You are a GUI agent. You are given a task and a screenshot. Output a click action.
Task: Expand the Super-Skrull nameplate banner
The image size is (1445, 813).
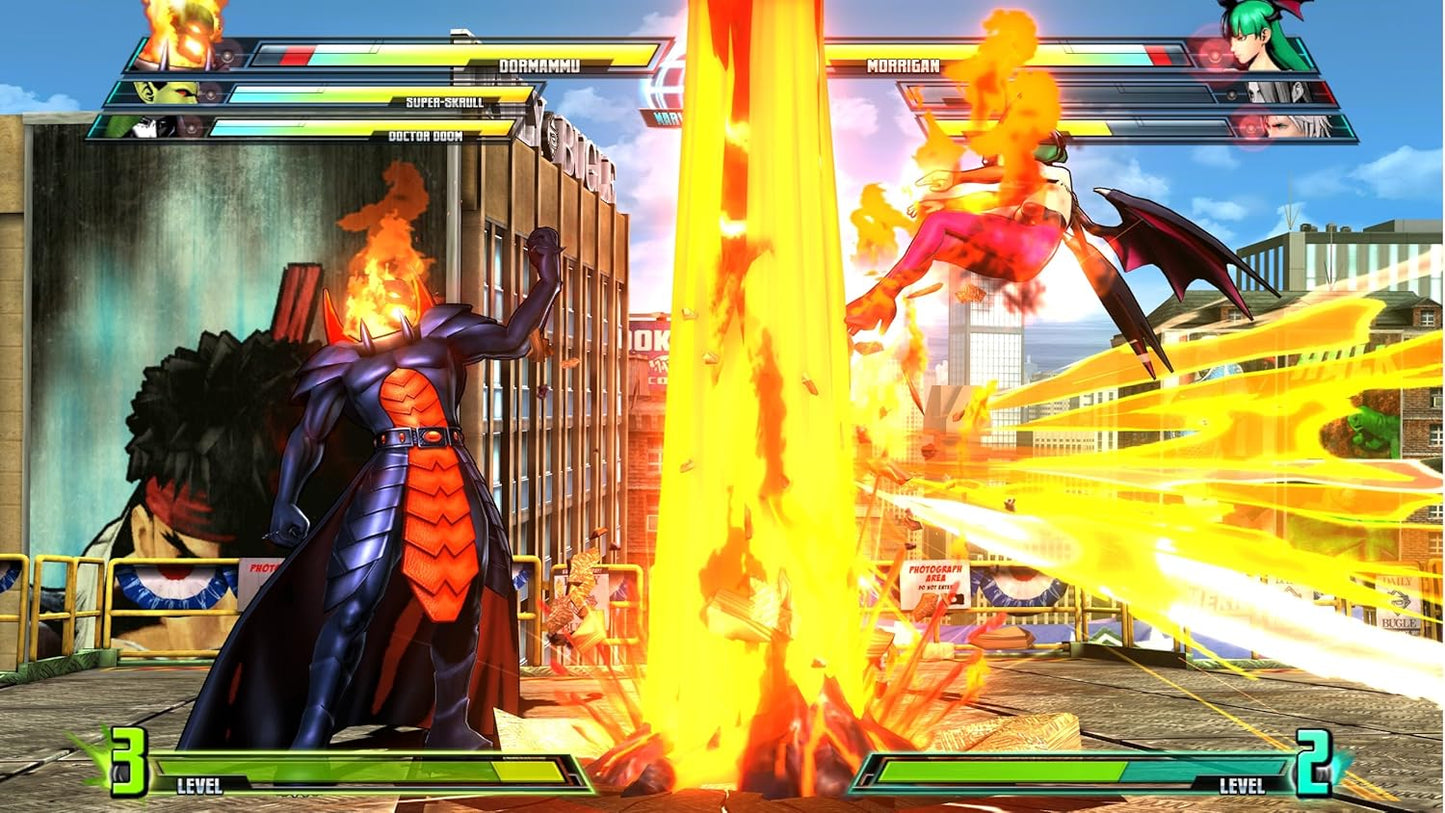click(x=444, y=101)
